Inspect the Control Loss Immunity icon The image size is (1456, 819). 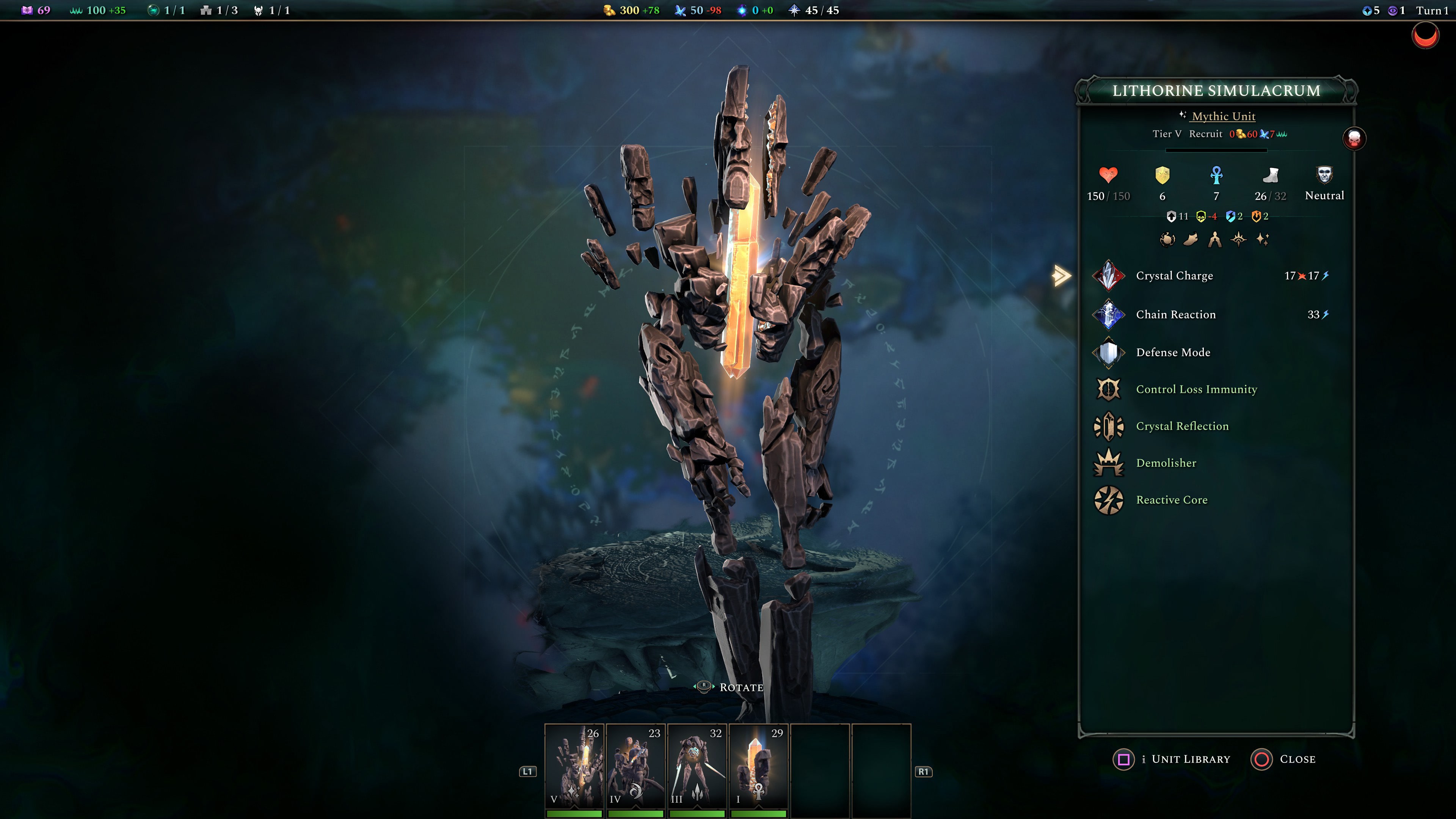click(1109, 389)
